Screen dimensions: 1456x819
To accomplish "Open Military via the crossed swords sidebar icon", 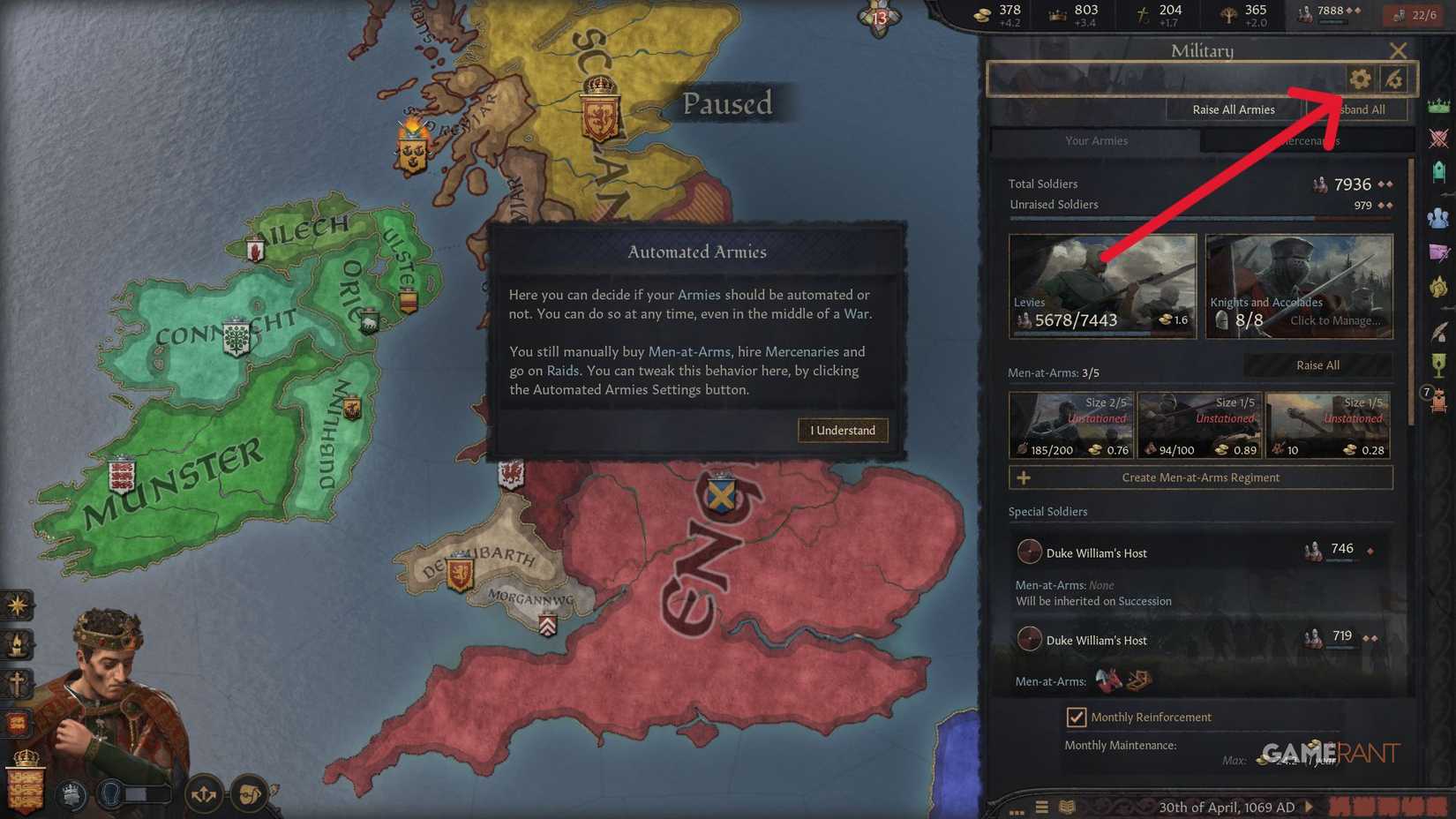I will [x=1439, y=139].
